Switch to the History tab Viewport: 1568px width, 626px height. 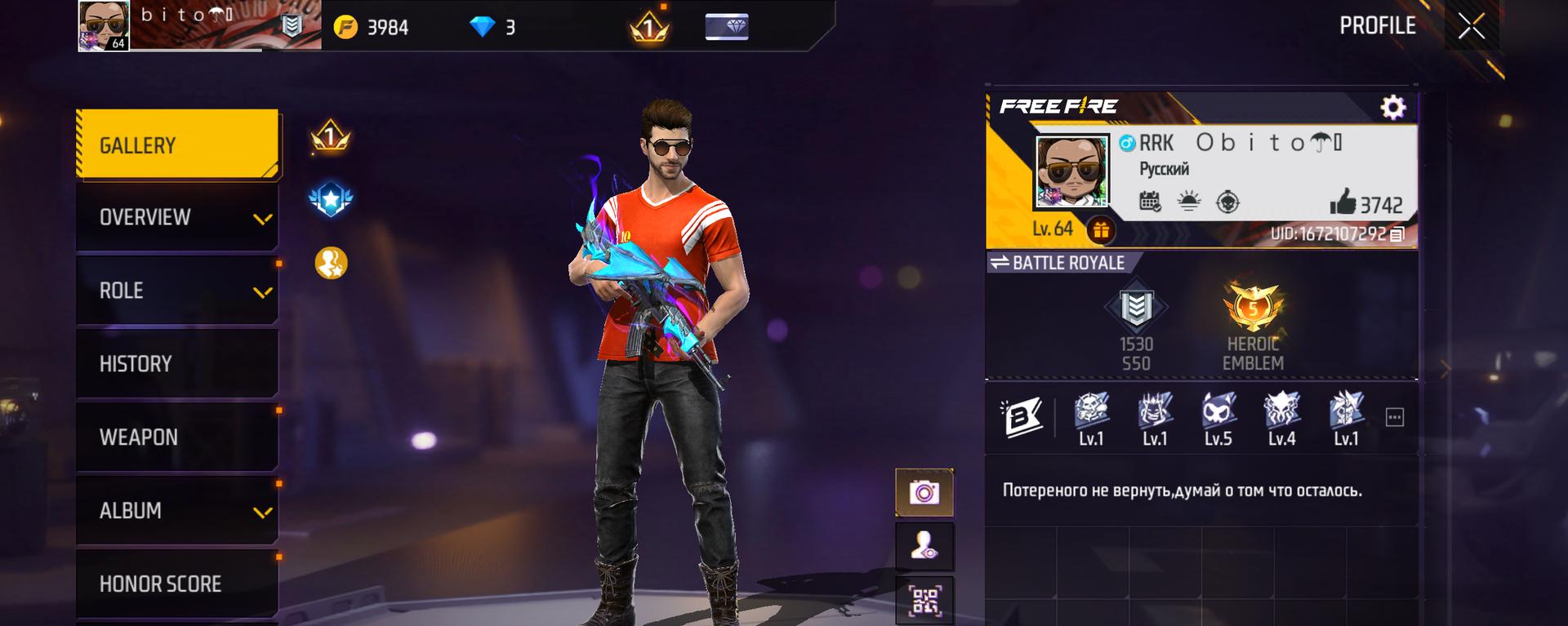[177, 364]
